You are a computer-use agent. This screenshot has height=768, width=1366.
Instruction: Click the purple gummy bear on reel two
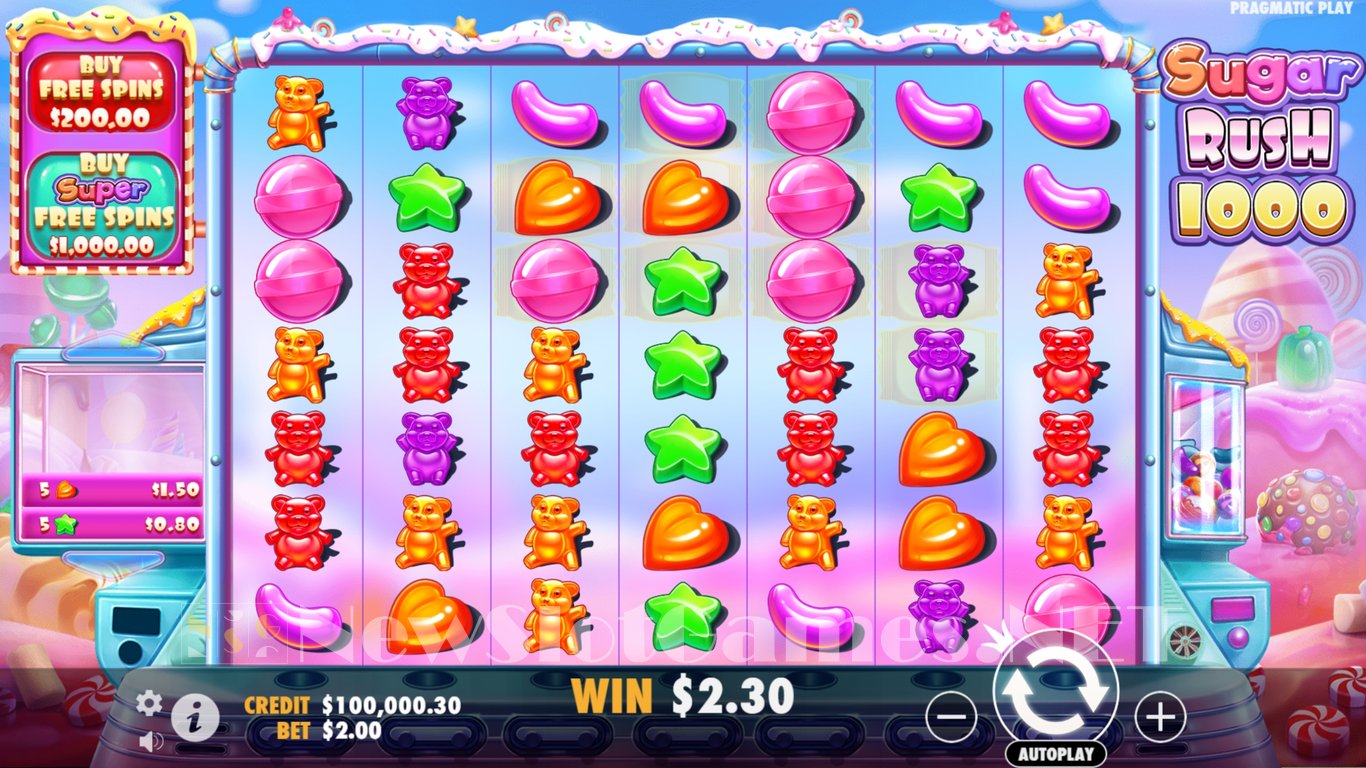(x=424, y=110)
